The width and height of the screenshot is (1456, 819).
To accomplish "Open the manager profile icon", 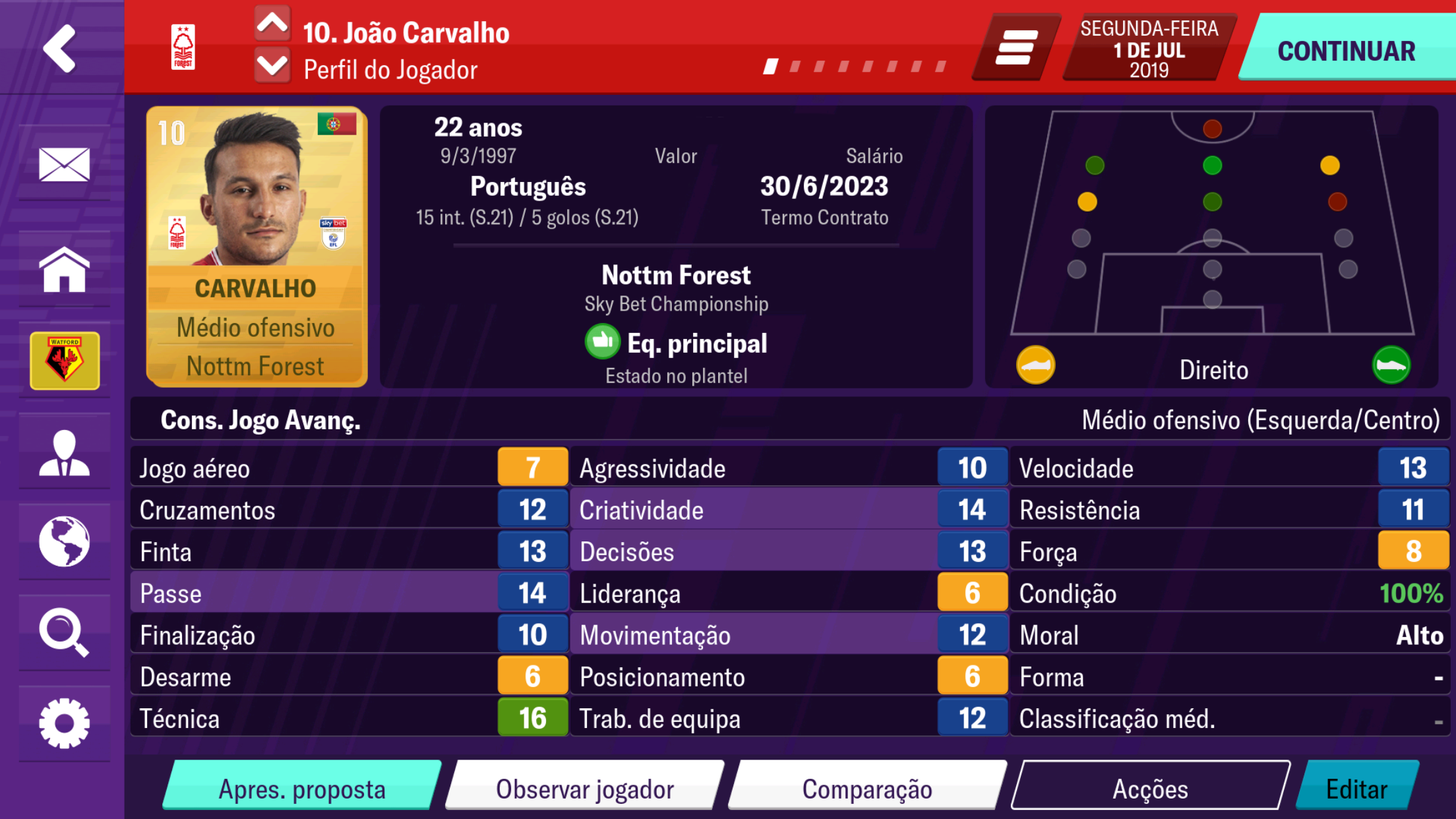I will tap(64, 452).
